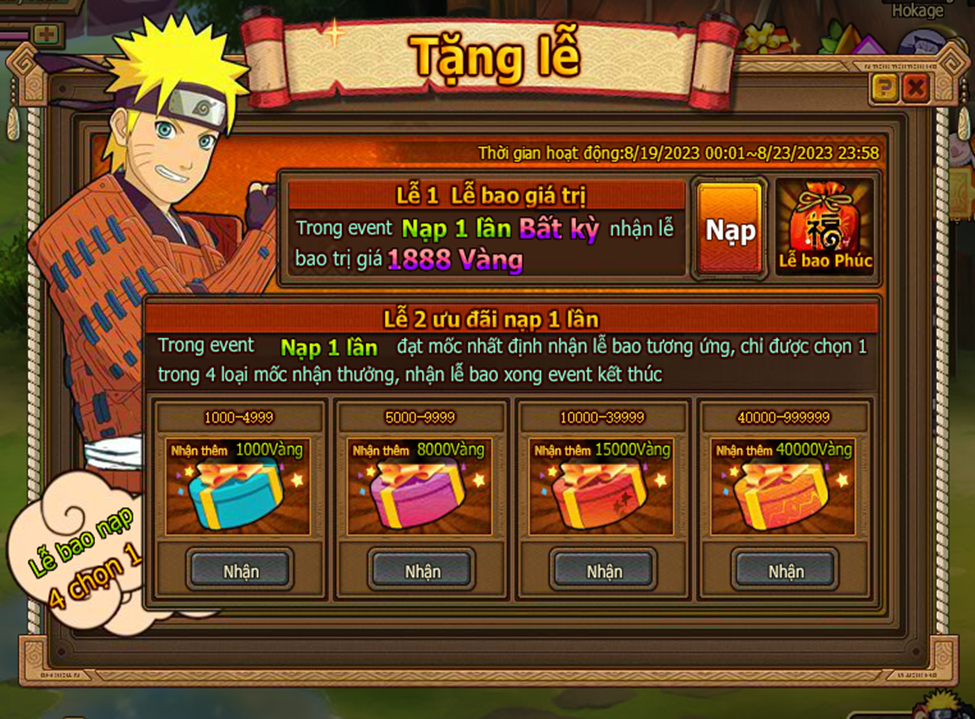
Task: Claim the 1000-4999 tier with Nhận
Action: (x=241, y=571)
